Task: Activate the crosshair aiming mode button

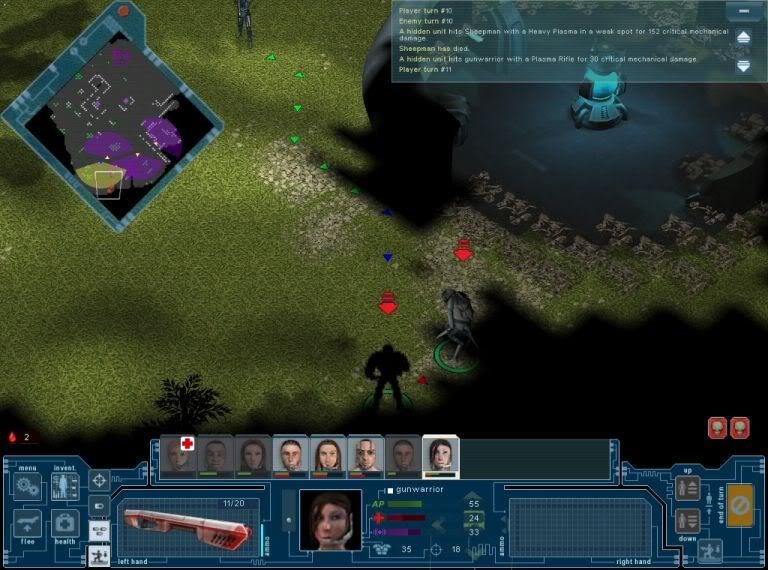Action: click(99, 481)
